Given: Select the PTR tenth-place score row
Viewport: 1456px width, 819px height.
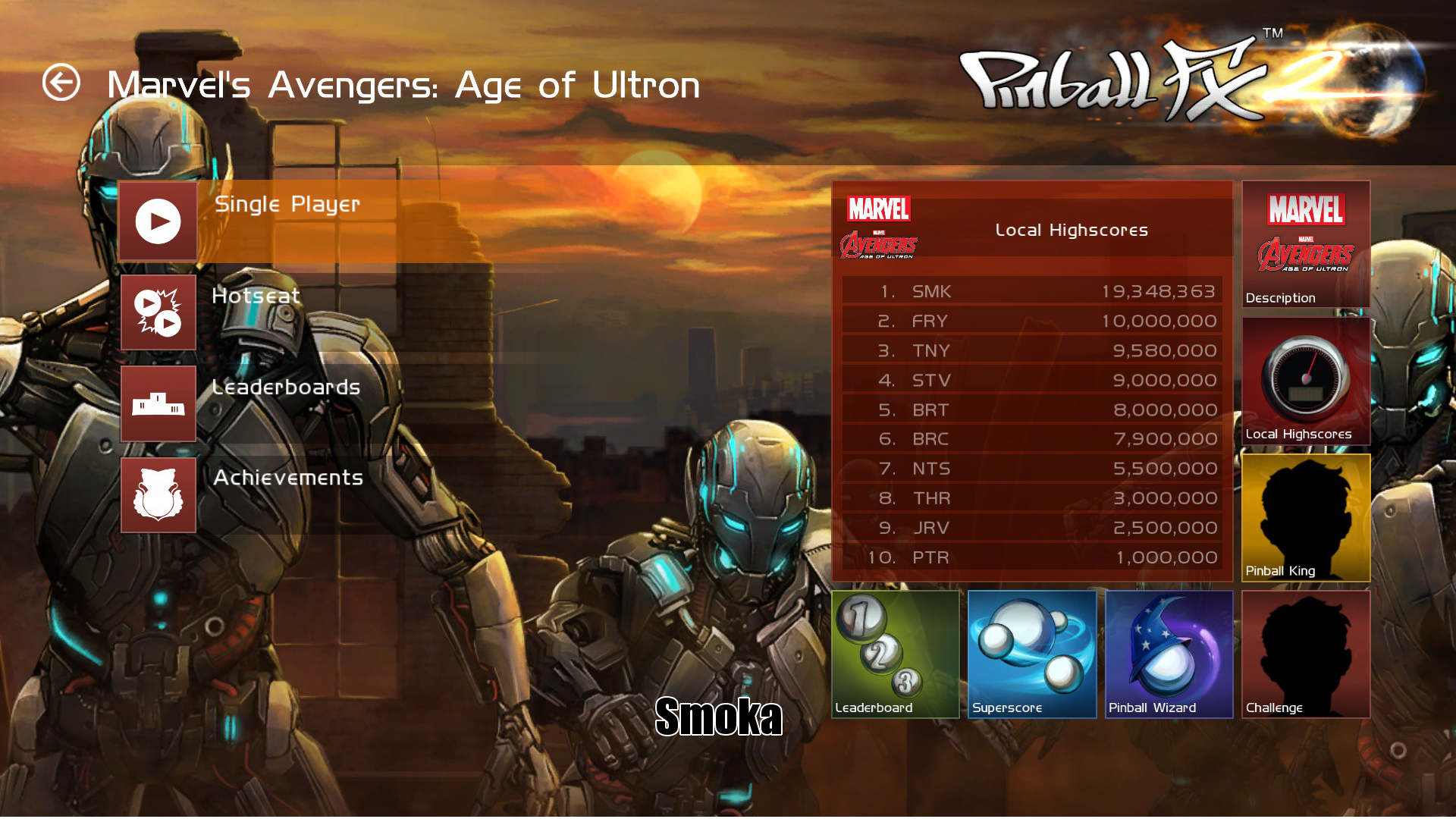Looking at the screenshot, I should click(1031, 557).
